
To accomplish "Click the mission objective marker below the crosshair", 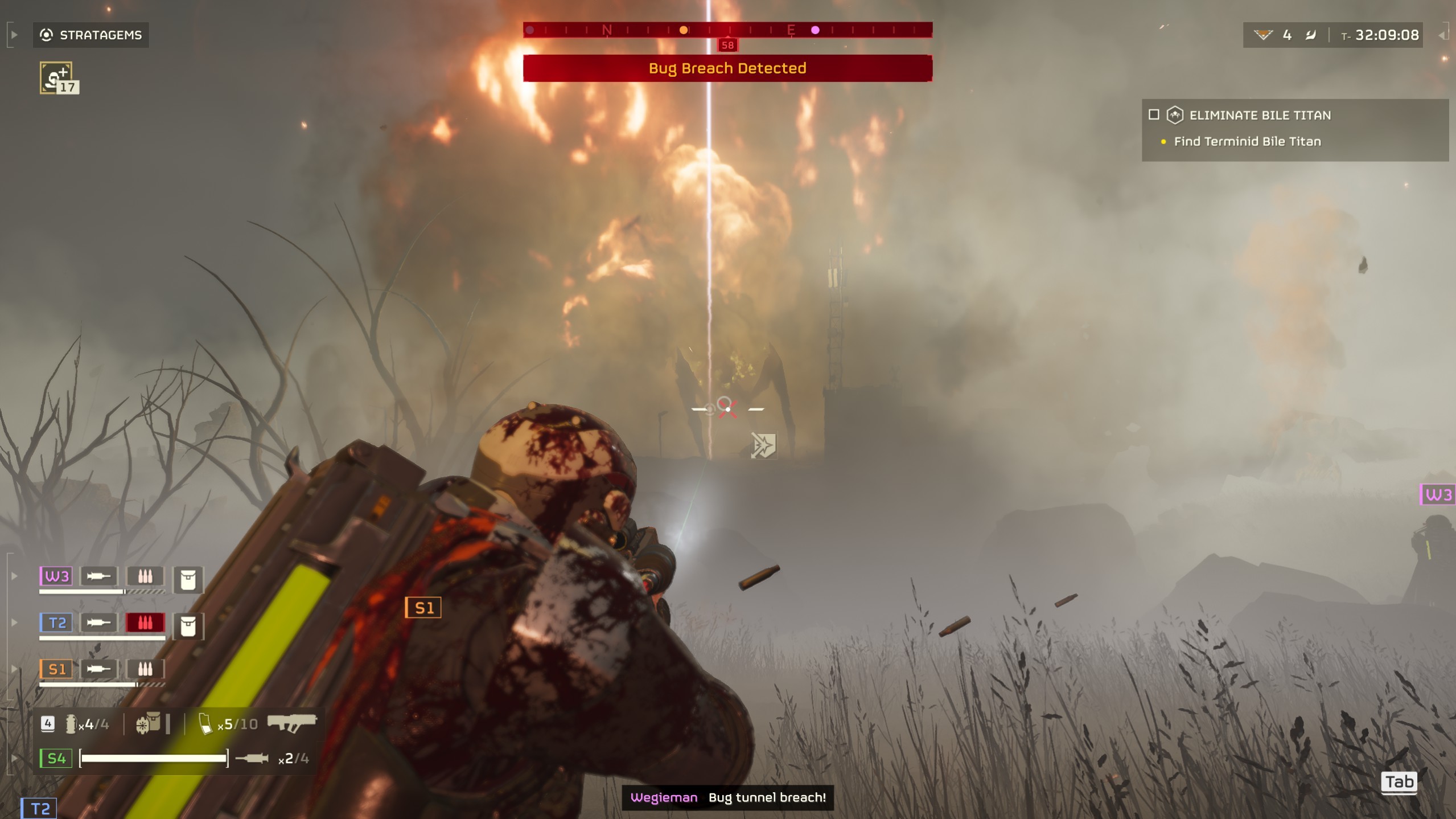I will pyautogui.click(x=763, y=445).
